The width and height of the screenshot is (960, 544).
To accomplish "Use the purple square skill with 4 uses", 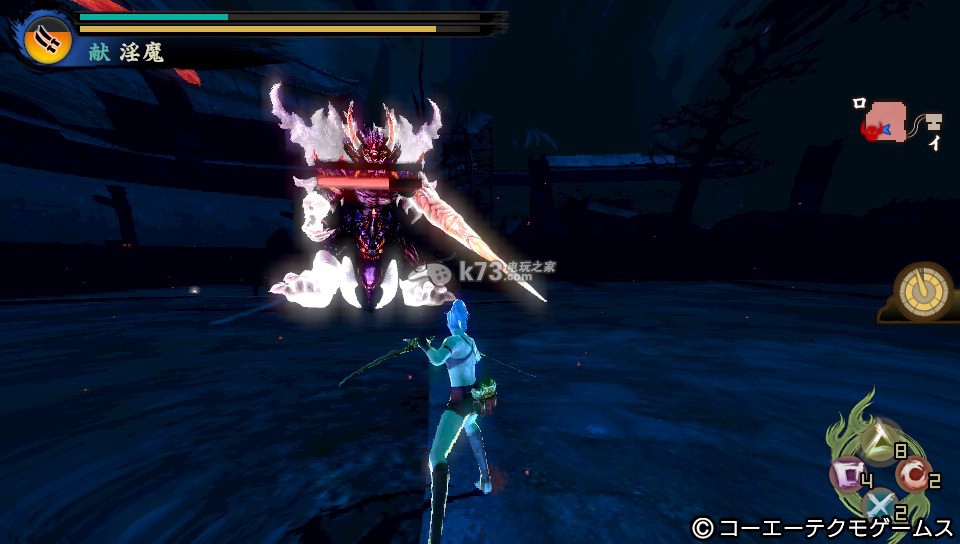I will pyautogui.click(x=848, y=473).
